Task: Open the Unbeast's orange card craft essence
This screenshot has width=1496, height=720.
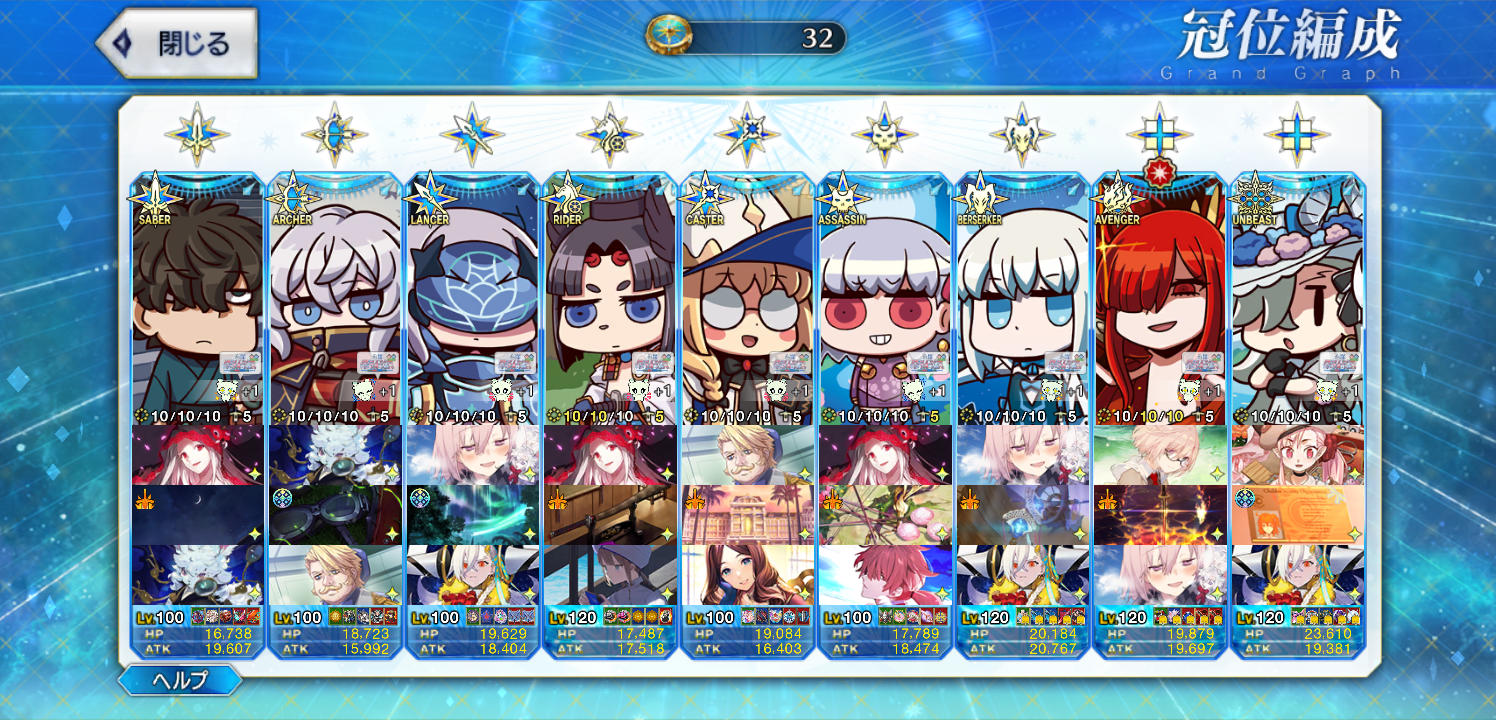Action: (x=1297, y=515)
